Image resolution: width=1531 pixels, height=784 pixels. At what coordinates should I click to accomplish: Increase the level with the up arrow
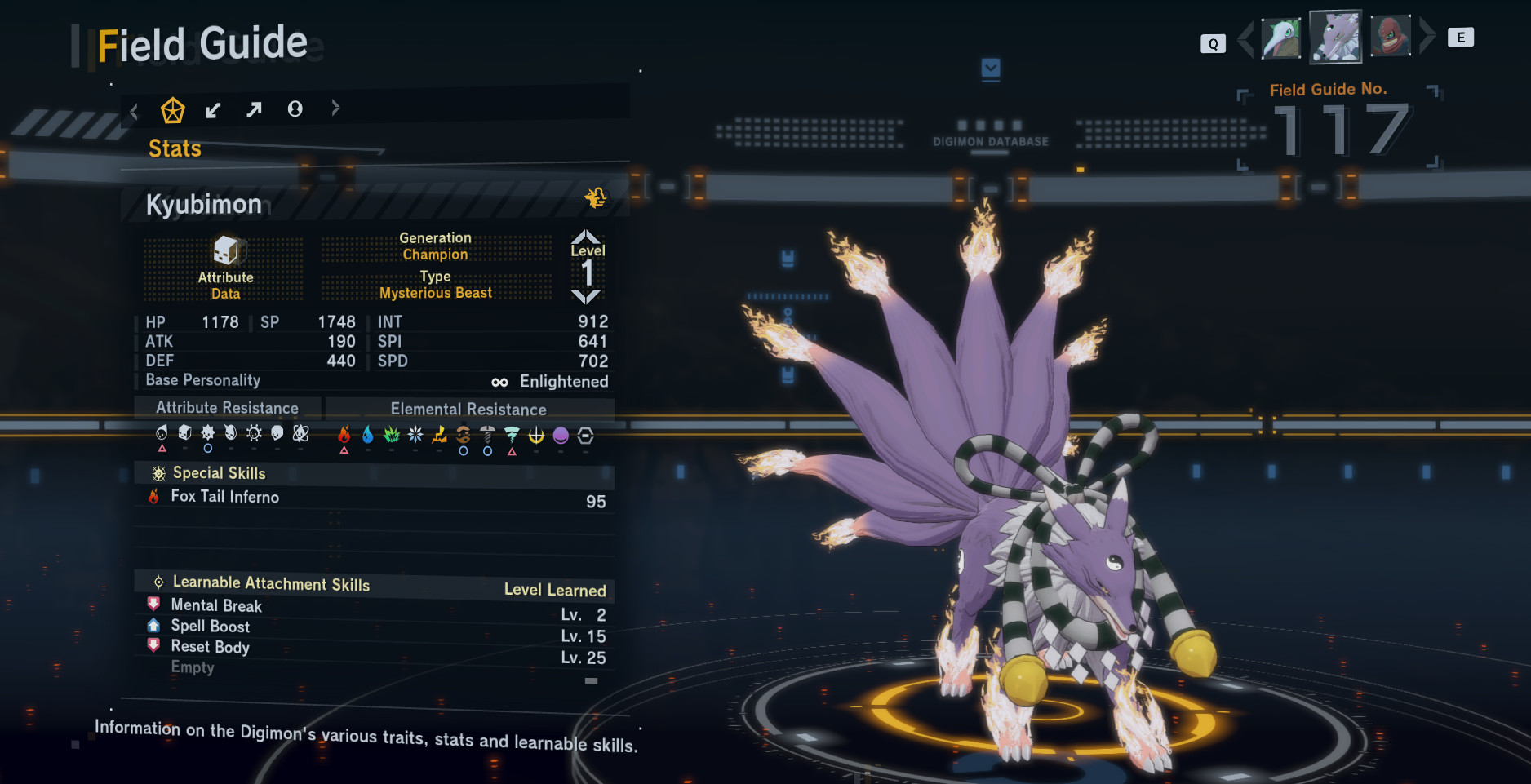click(x=586, y=237)
